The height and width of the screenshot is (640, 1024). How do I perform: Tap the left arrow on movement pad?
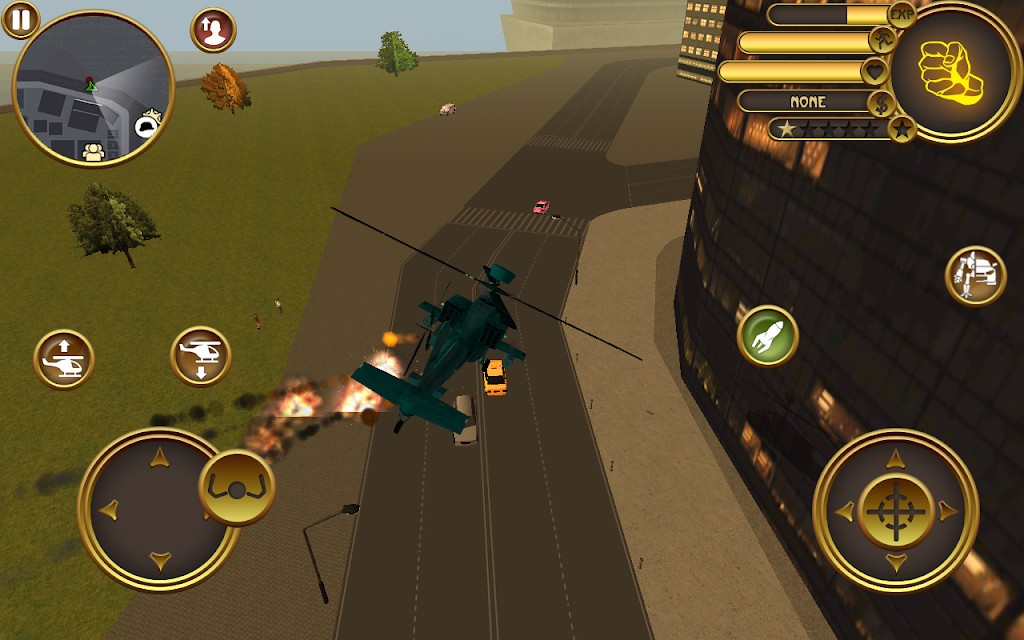pos(108,509)
